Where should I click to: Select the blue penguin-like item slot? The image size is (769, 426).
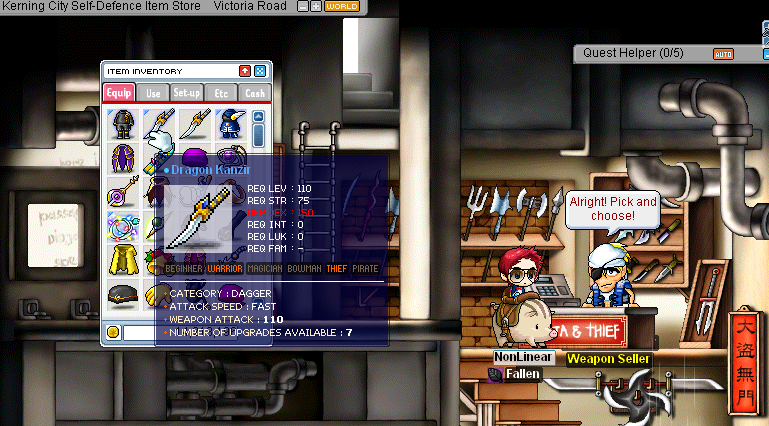(229, 124)
